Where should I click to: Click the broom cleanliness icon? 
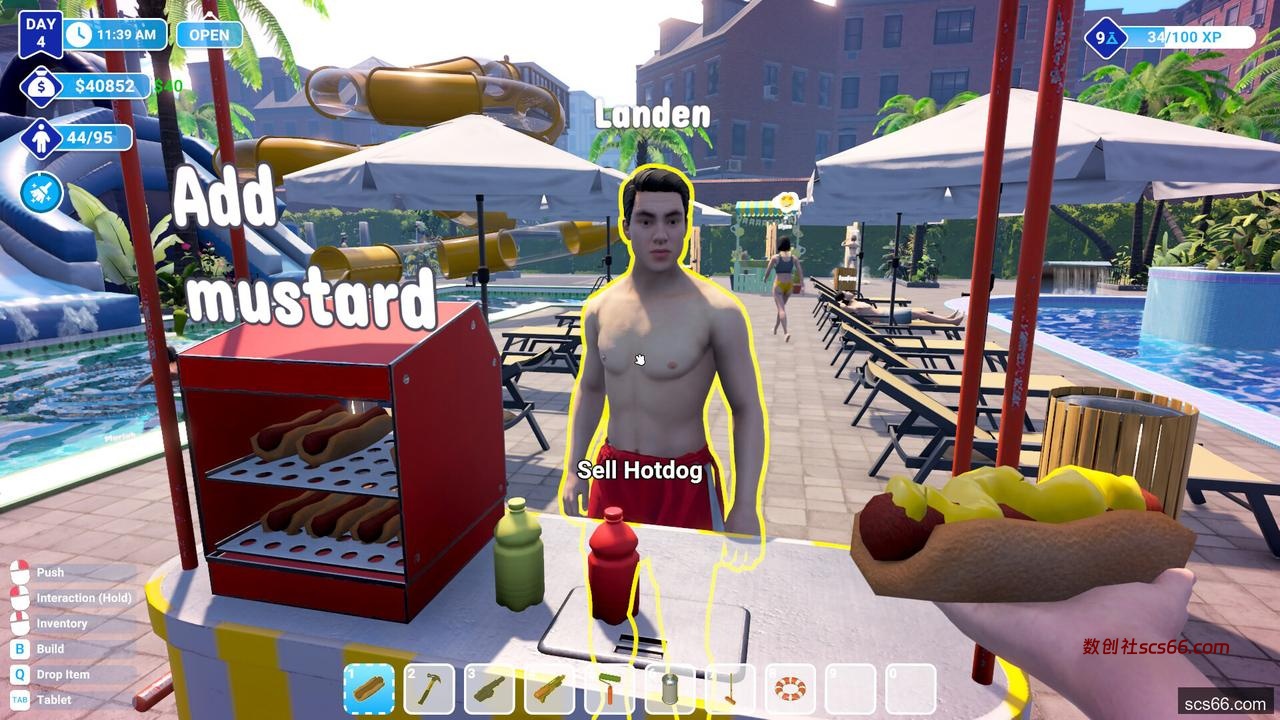41,192
